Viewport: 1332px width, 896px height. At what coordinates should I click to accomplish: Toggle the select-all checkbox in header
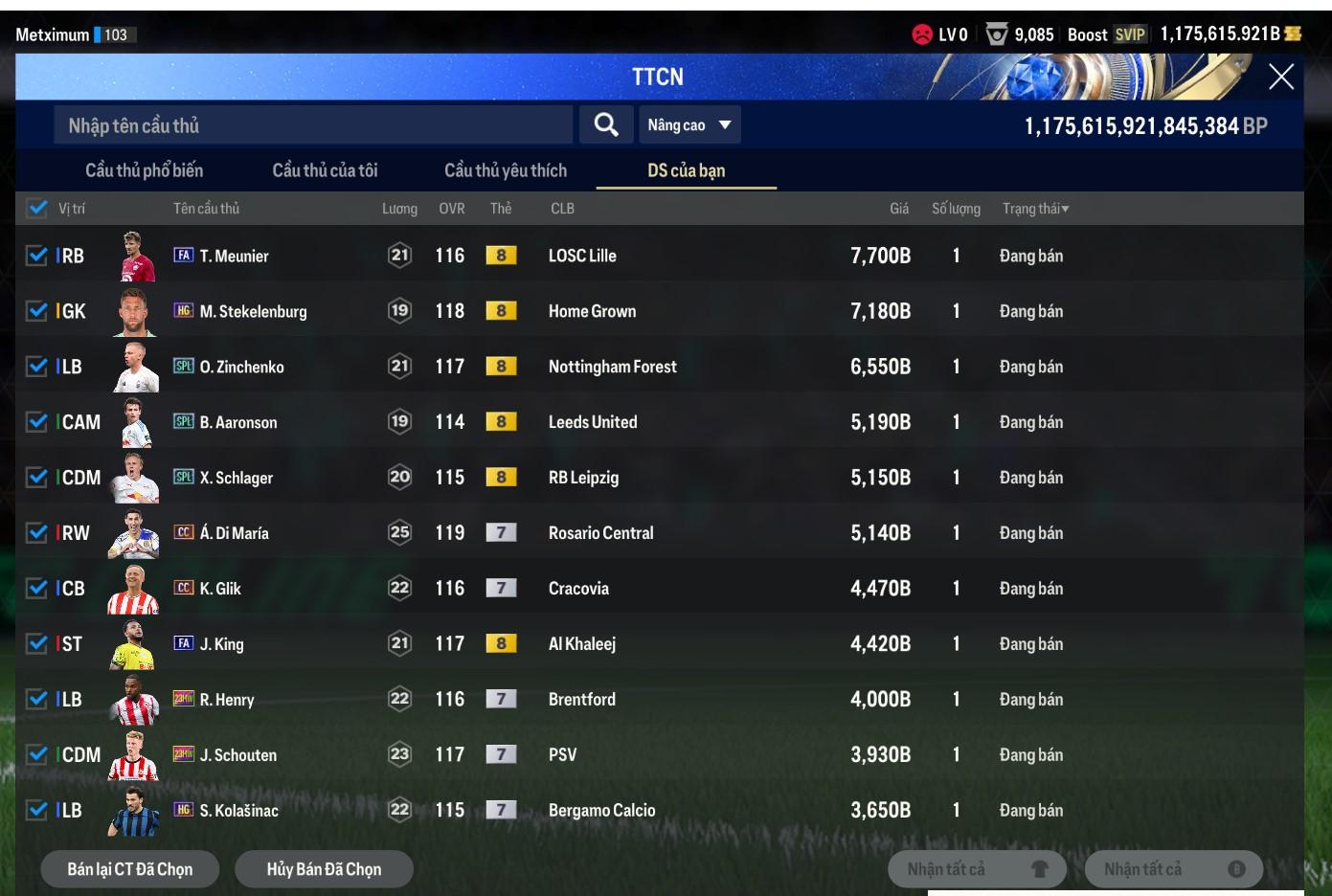(x=37, y=208)
